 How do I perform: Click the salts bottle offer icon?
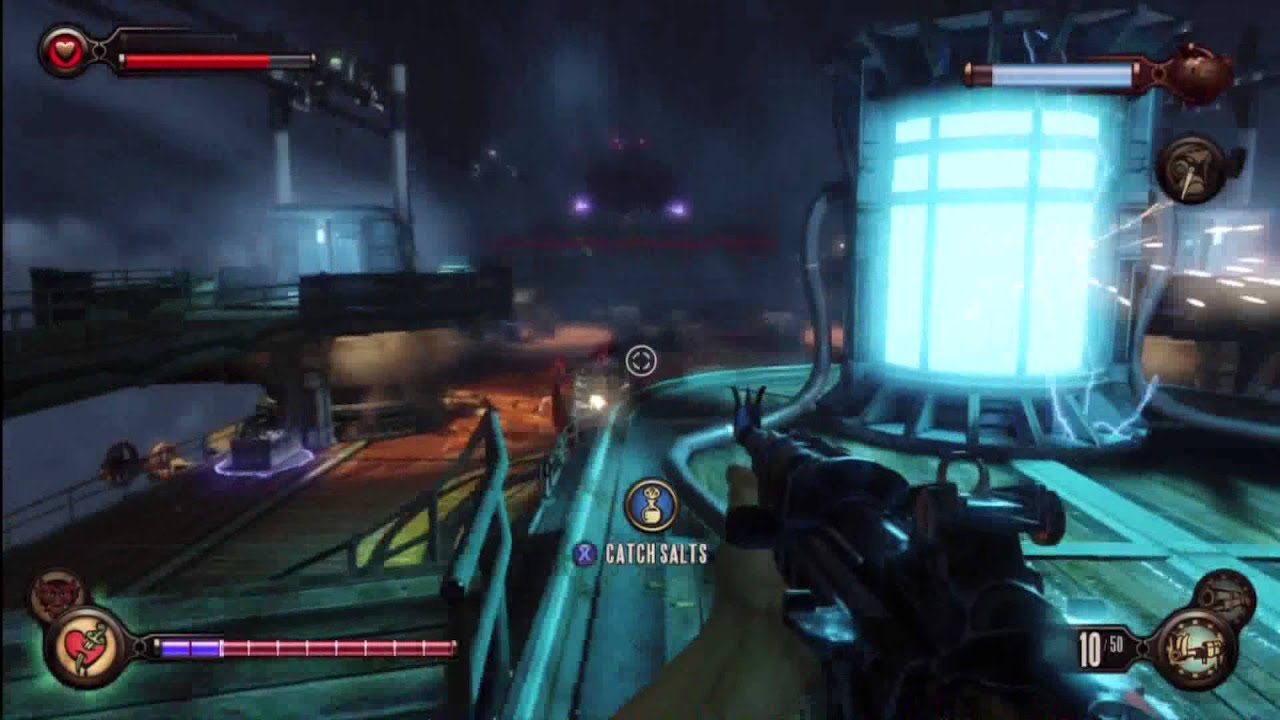click(x=652, y=506)
